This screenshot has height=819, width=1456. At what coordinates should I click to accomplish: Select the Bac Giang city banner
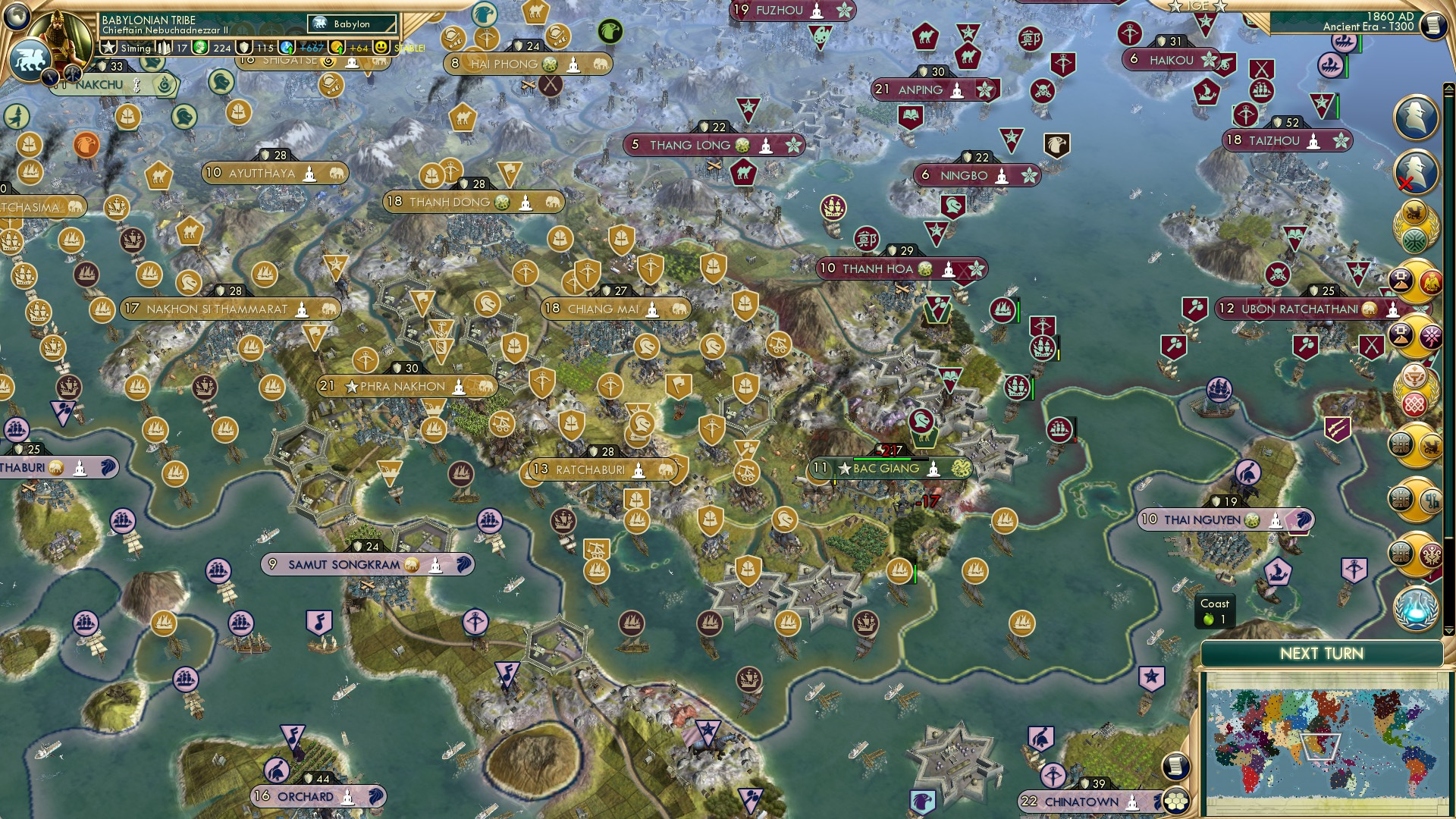coord(886,469)
